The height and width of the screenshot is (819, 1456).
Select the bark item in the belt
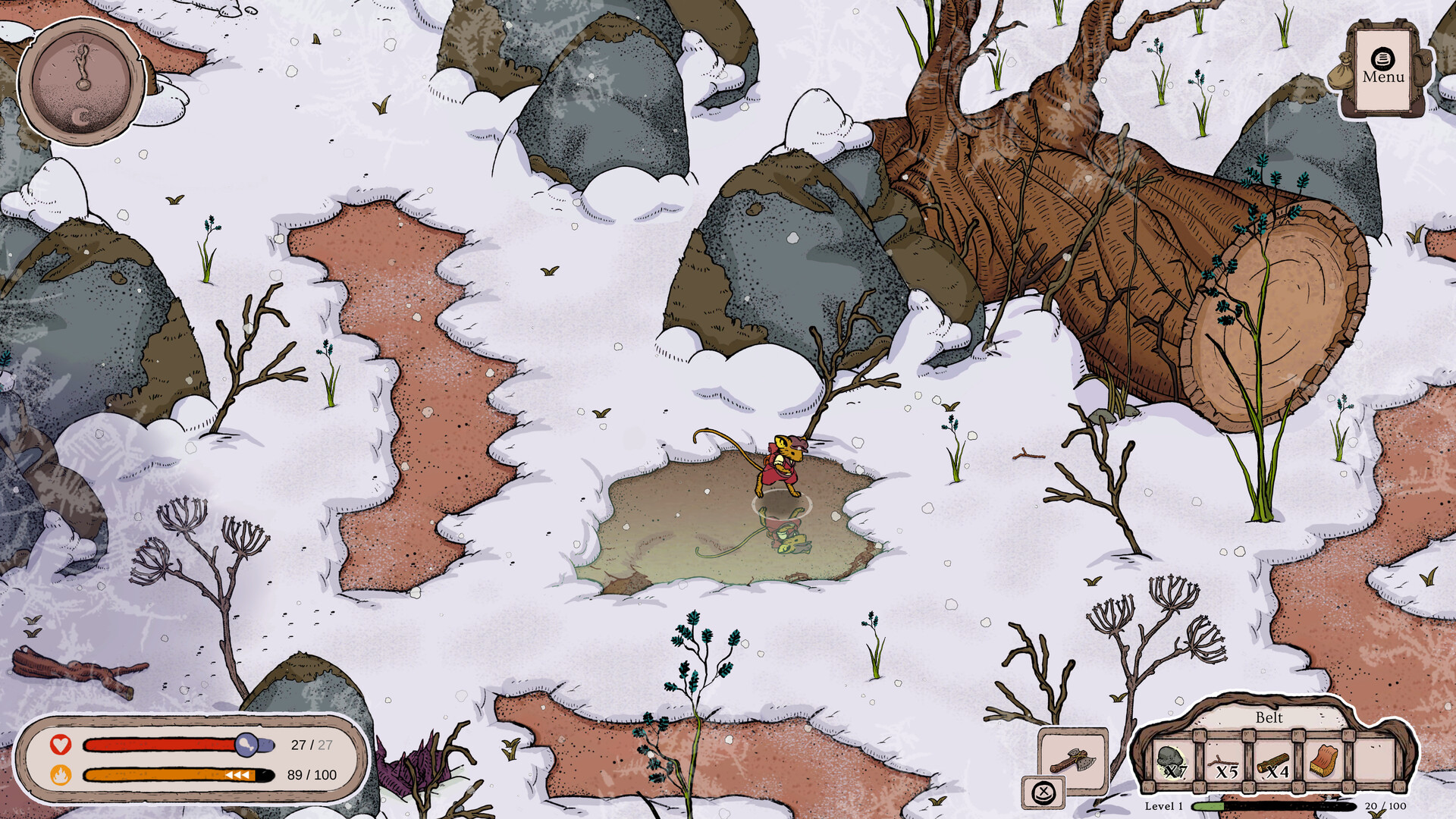pos(1323,761)
